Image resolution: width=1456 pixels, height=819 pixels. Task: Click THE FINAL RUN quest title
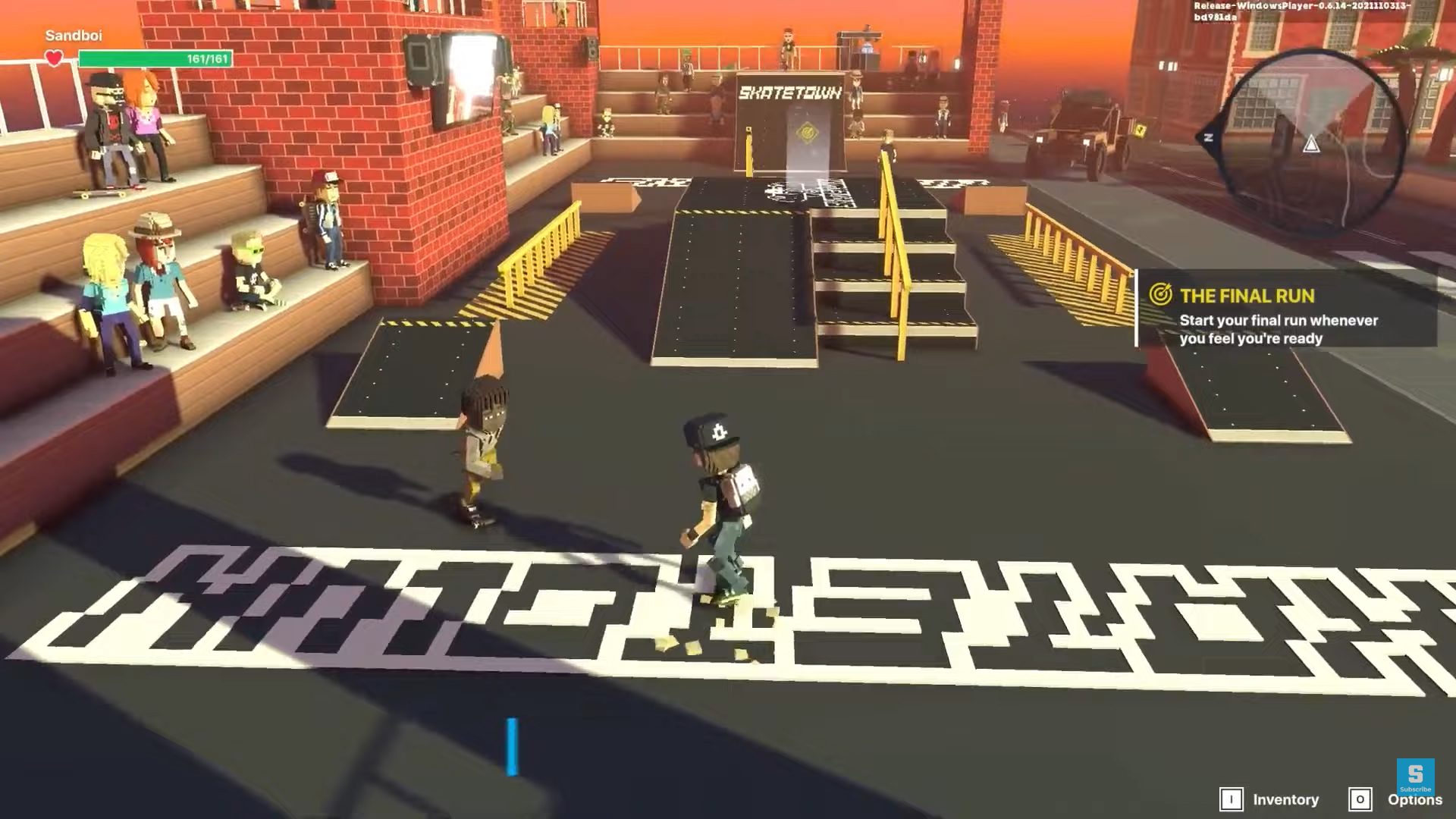tap(1247, 297)
